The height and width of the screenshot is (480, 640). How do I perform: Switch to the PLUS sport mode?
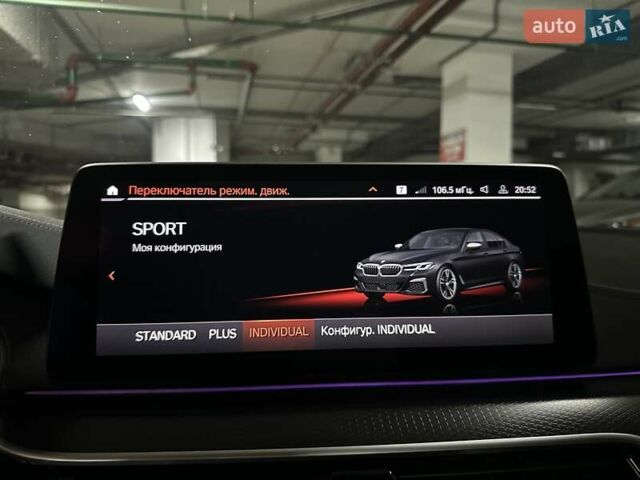point(222,334)
